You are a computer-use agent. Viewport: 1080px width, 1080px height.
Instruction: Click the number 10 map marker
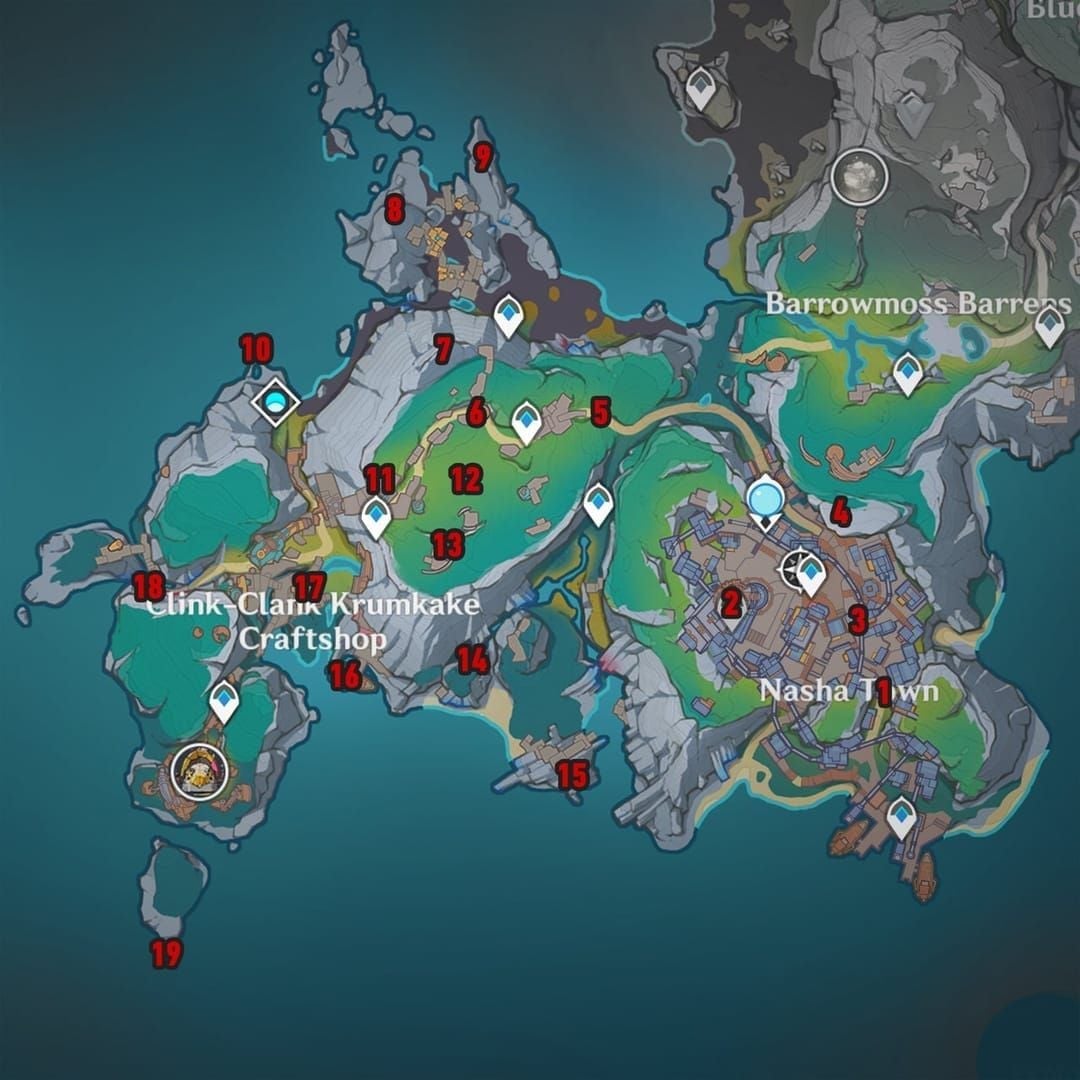tap(256, 349)
